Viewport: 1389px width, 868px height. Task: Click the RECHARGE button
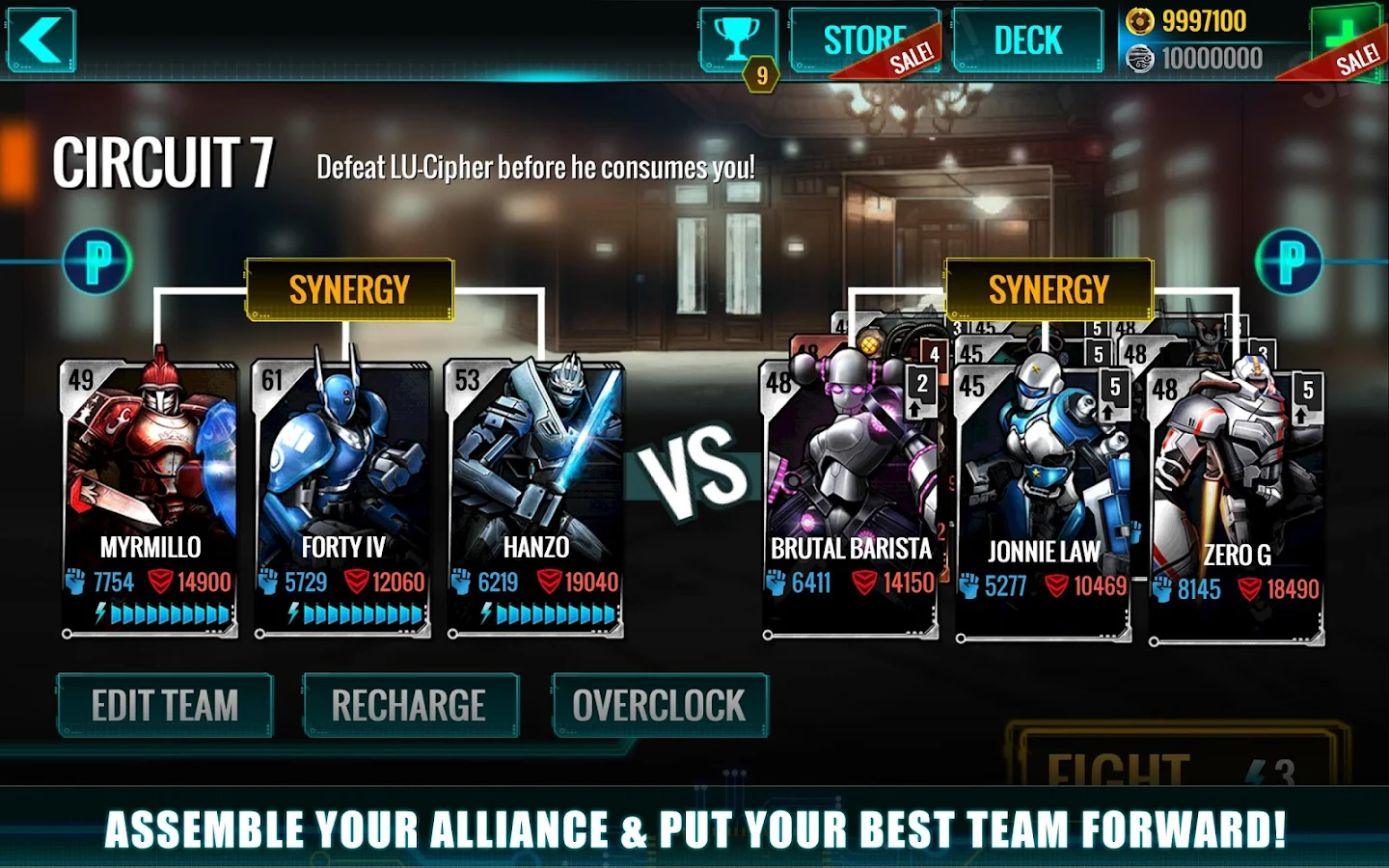[410, 705]
